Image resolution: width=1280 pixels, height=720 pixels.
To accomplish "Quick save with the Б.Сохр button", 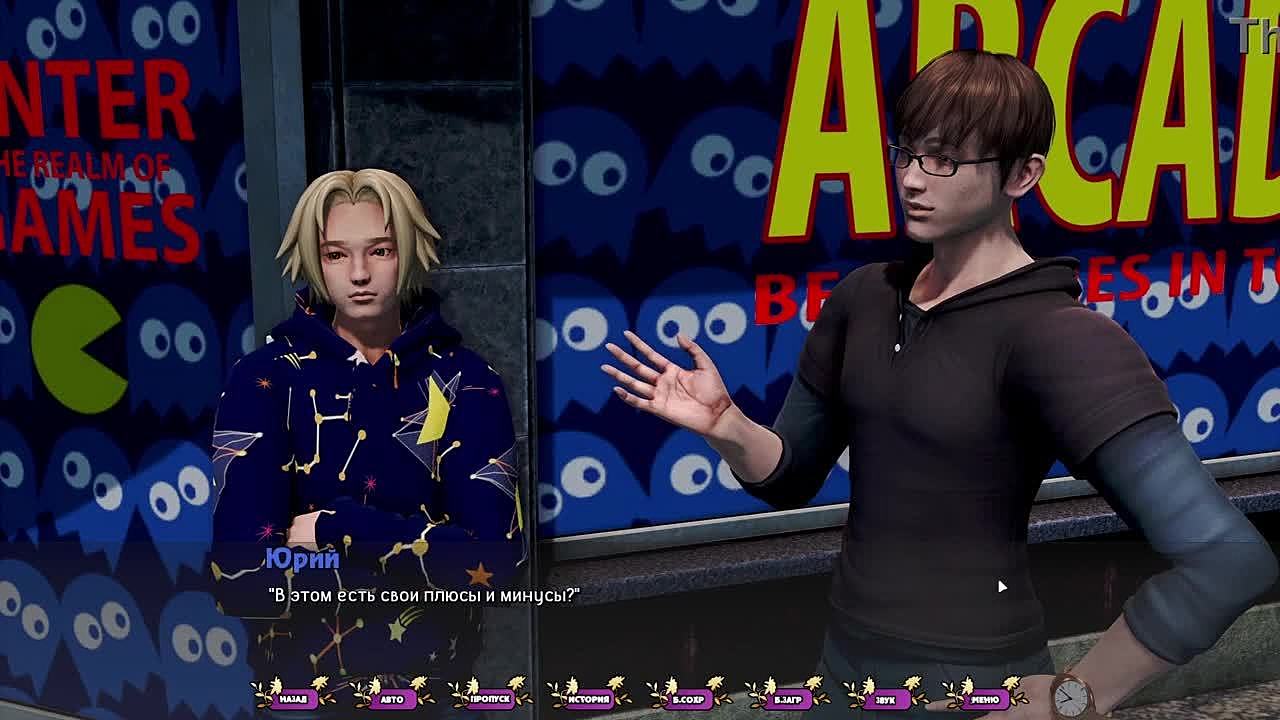I will tap(688, 699).
